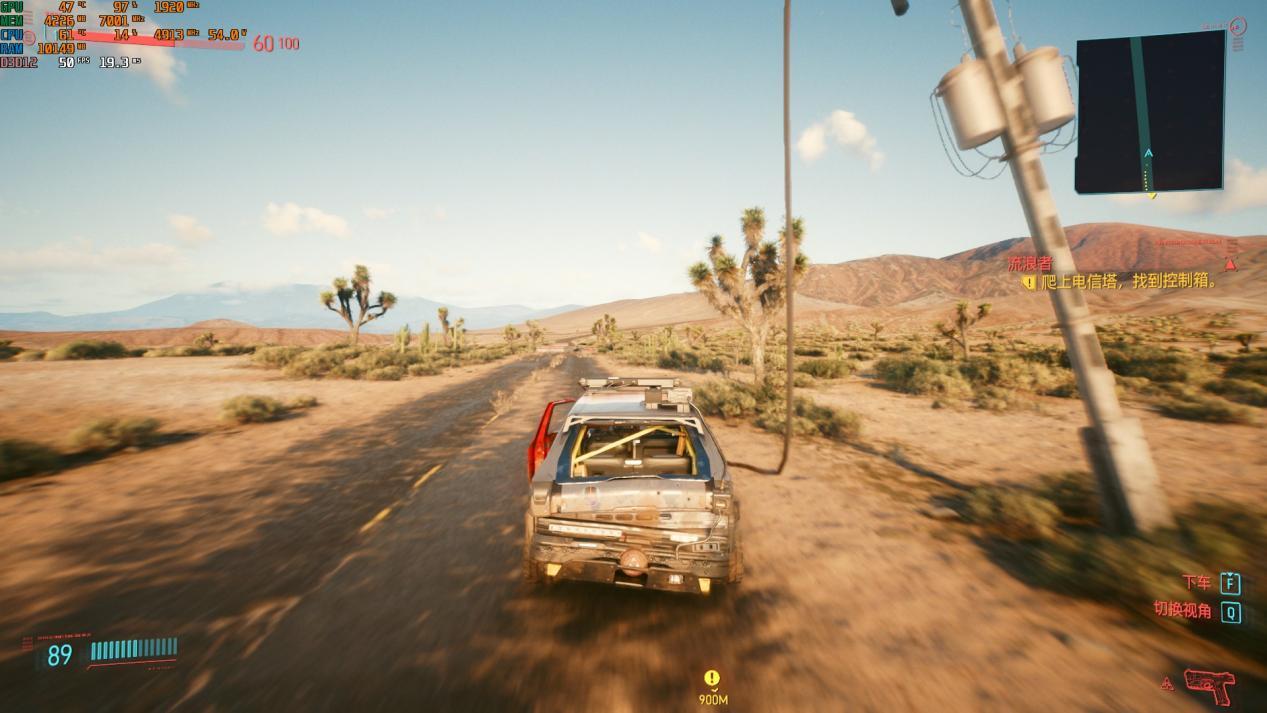Click the player arrow on the minimap
Viewport: 1267px width, 713px height.
point(1148,153)
